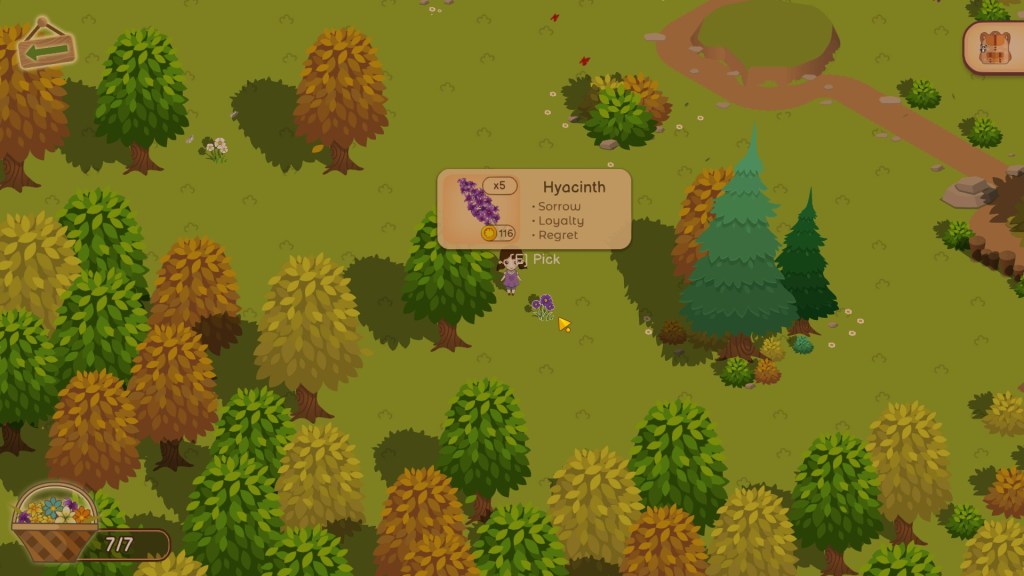Click the wooden back arrow sign
Image resolution: width=1024 pixels, height=576 pixels.
coord(46,45)
